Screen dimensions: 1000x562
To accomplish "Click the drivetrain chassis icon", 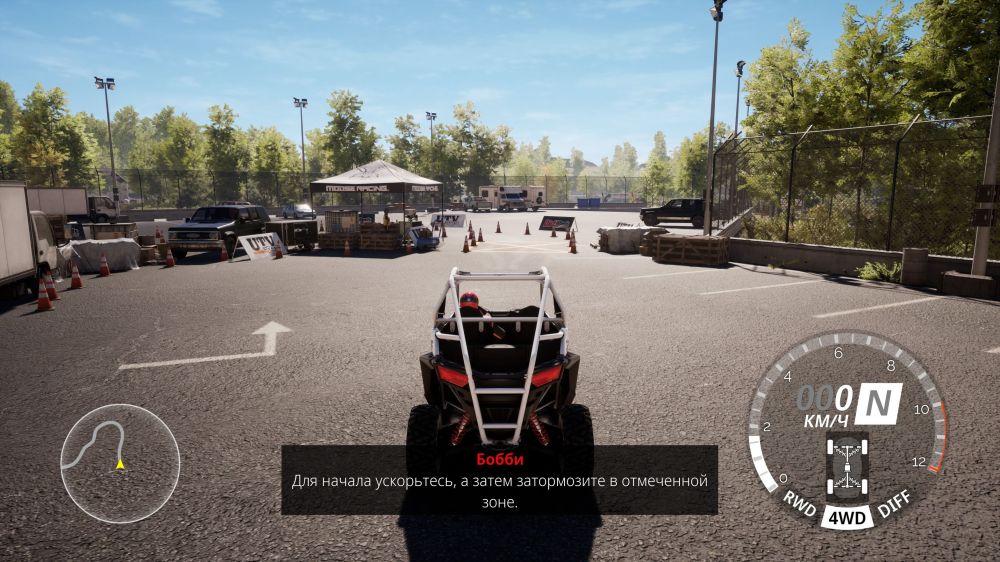I will [x=847, y=466].
